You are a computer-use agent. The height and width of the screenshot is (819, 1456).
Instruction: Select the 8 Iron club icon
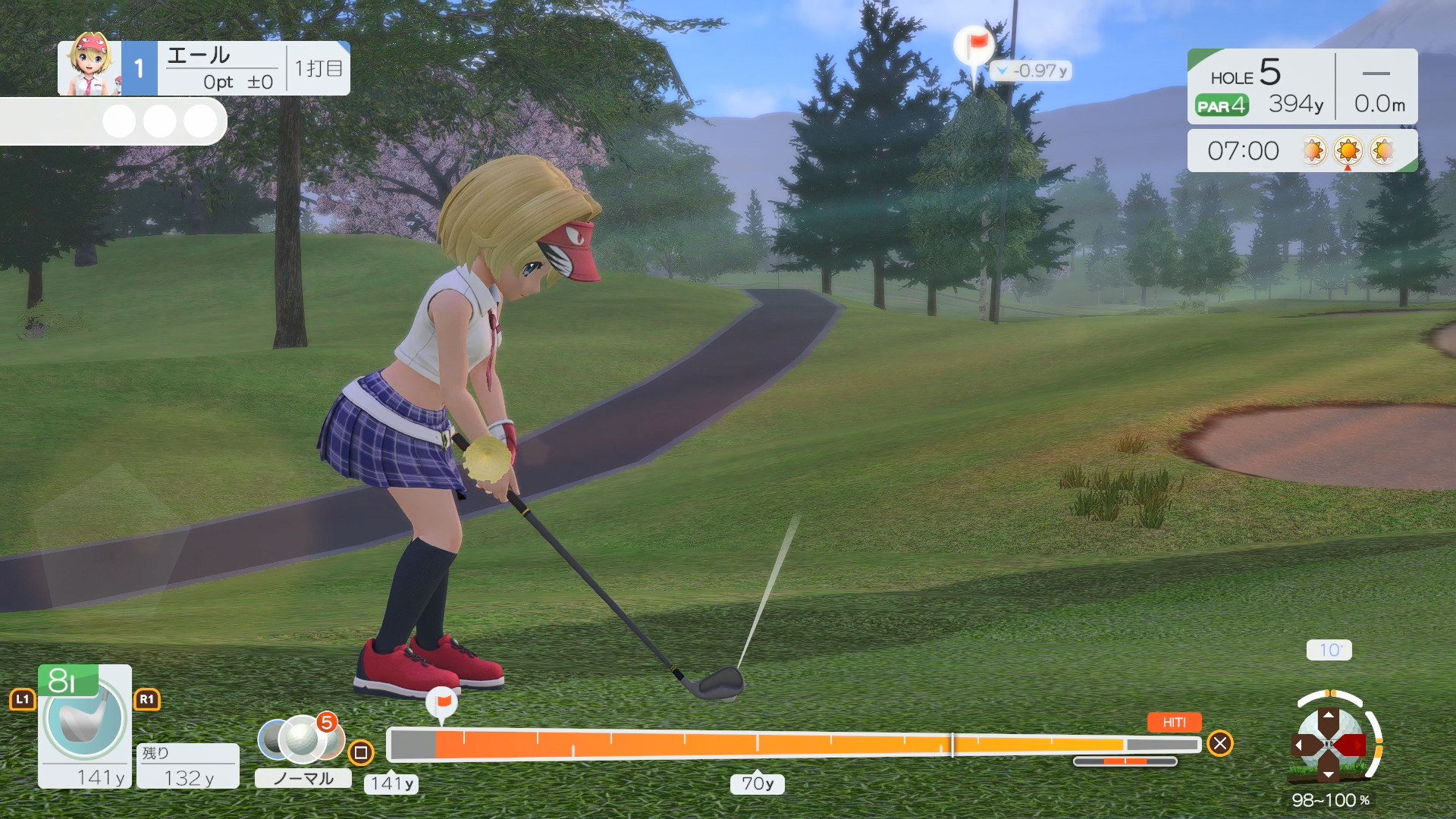click(83, 724)
